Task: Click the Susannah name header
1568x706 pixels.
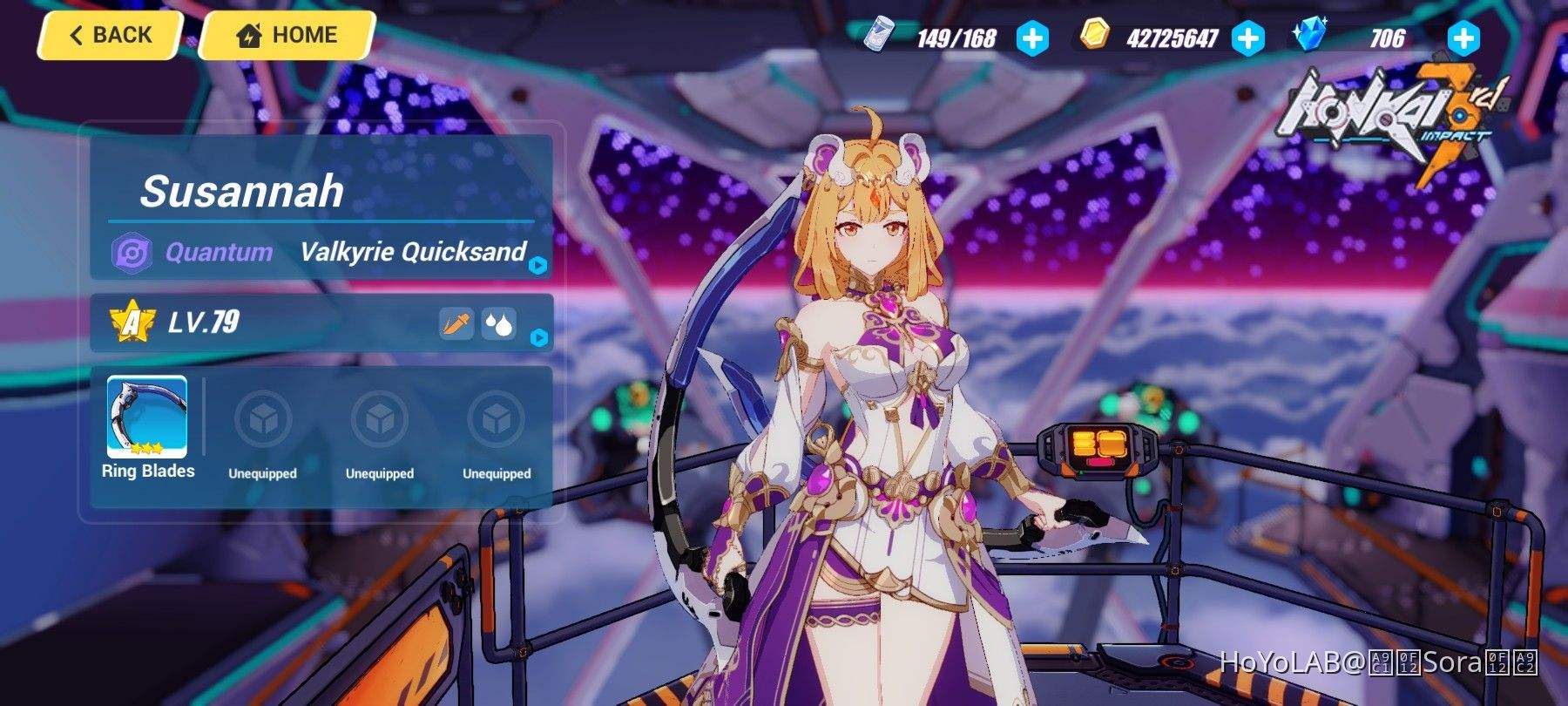Action: [244, 192]
